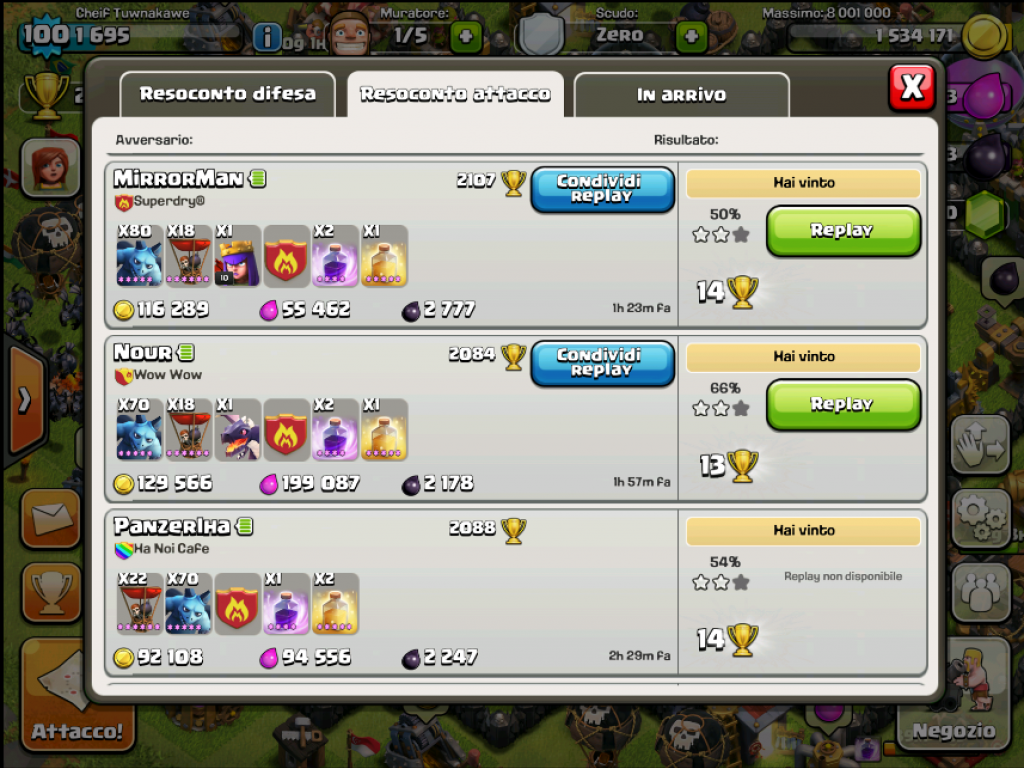This screenshot has width=1024, height=768.
Task: Open MirrorMan's player profile name
Action: (x=178, y=179)
